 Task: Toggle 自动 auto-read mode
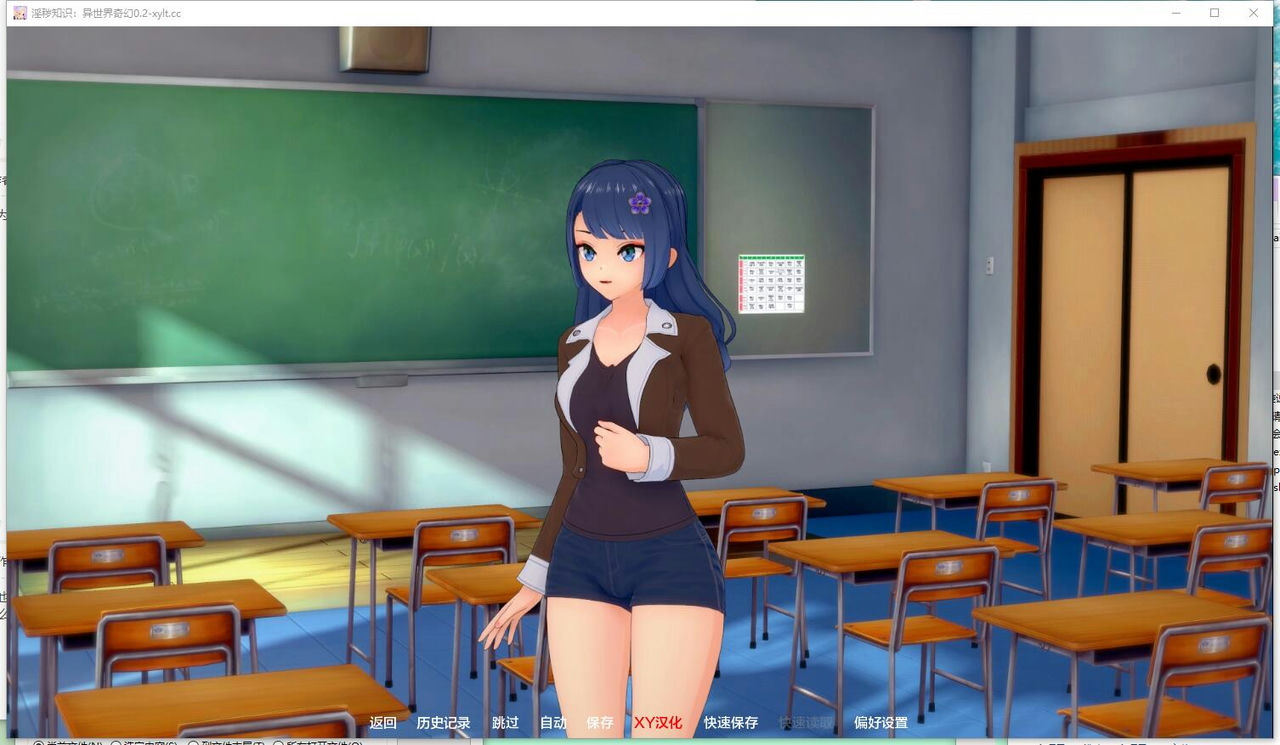(x=552, y=722)
